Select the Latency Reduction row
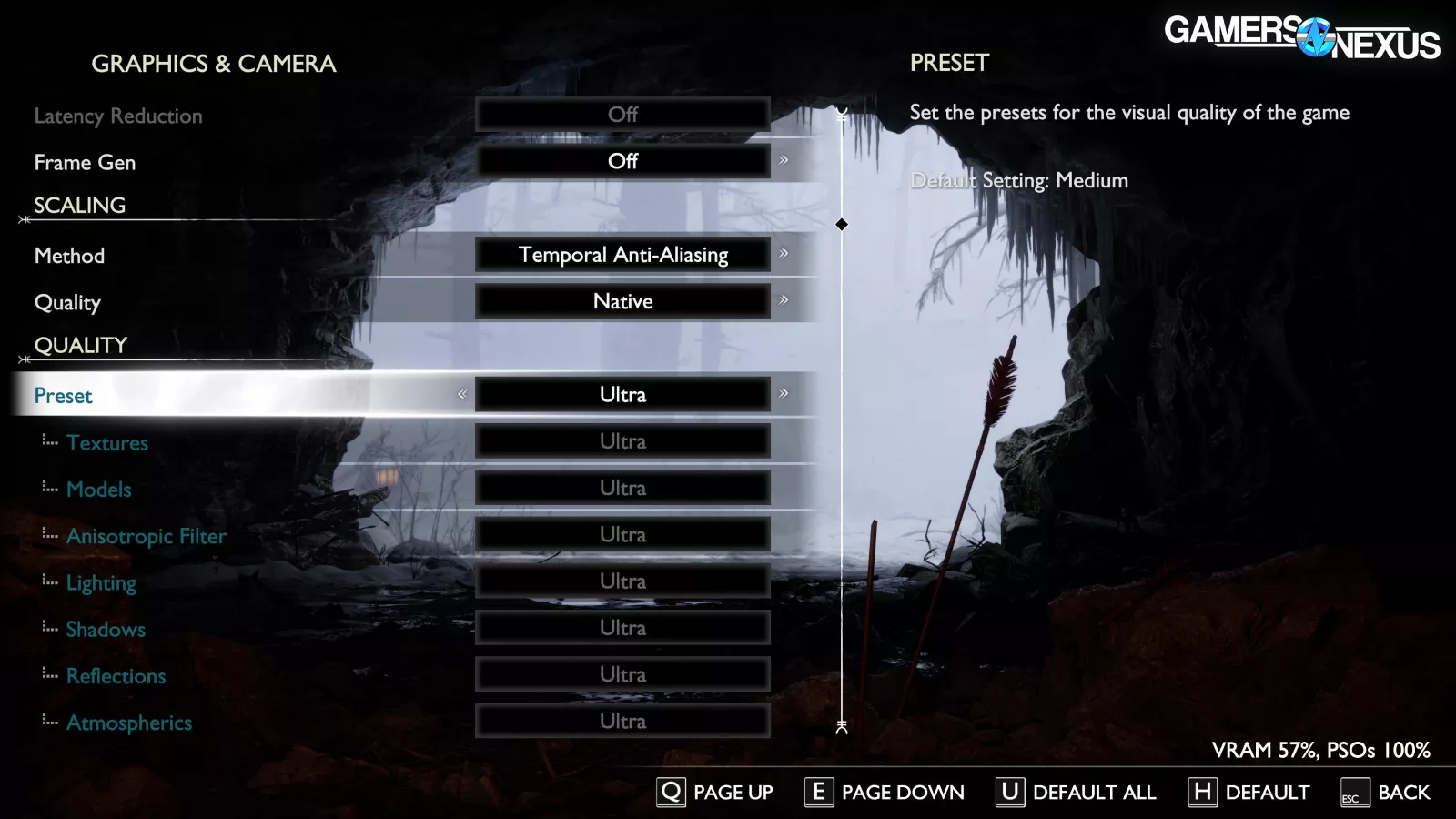This screenshot has height=819, width=1456. [118, 116]
